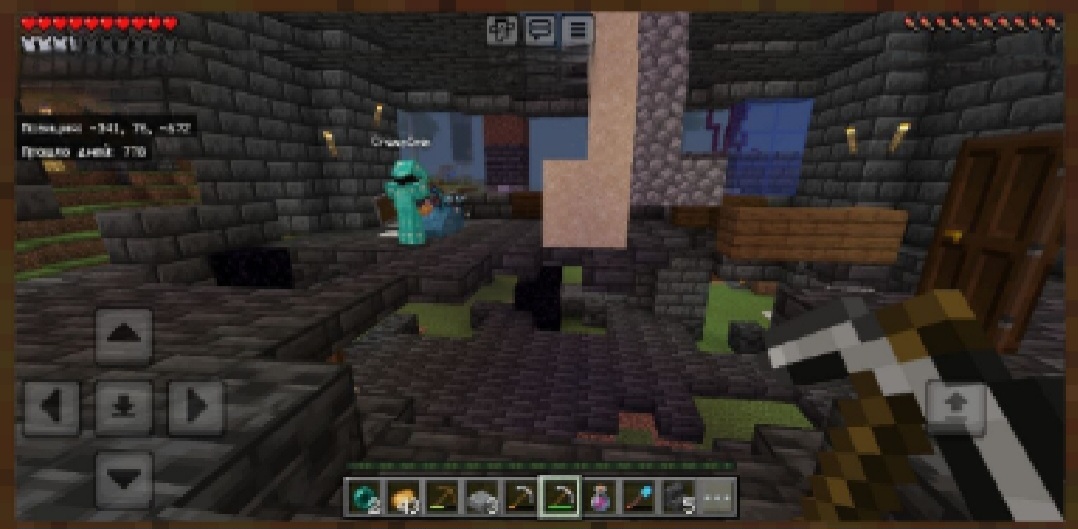
Task: Select the blue-tipped tool hotbar slot
Action: click(x=638, y=494)
